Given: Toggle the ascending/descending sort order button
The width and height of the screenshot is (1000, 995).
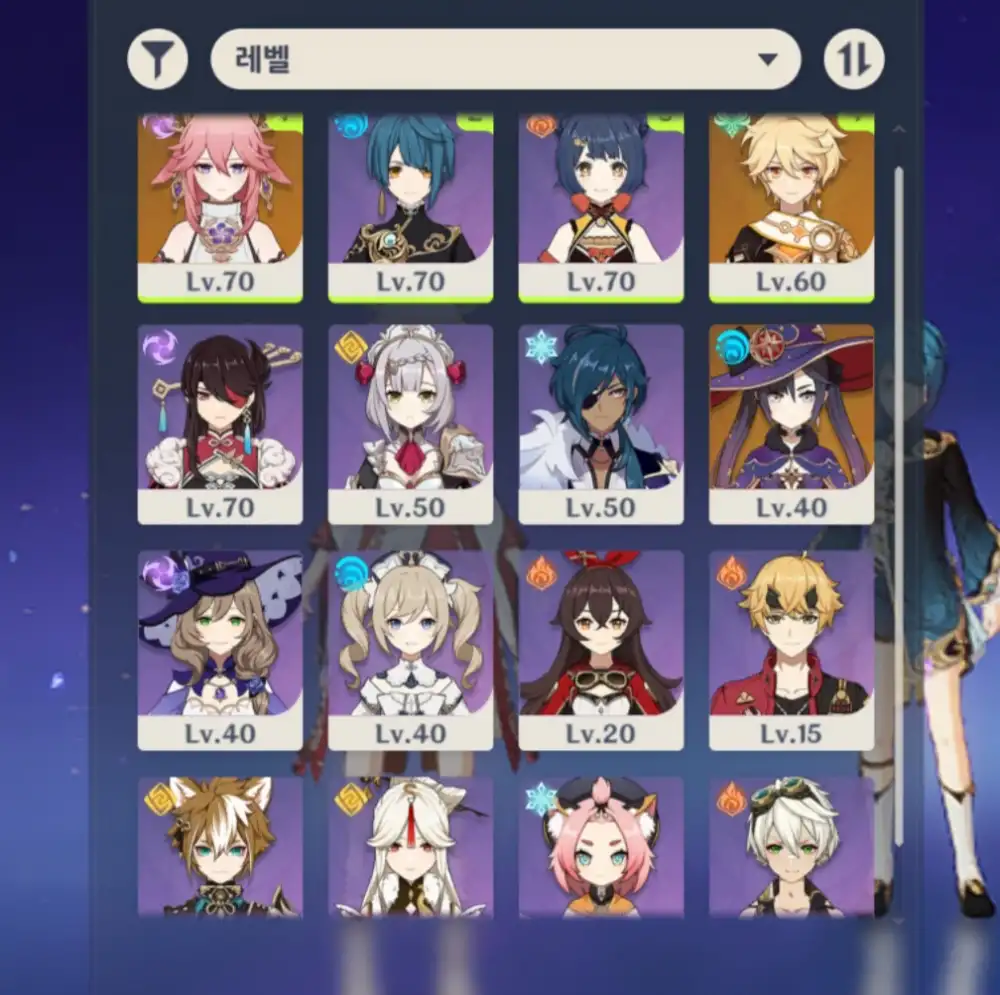Looking at the screenshot, I should coord(854,60).
